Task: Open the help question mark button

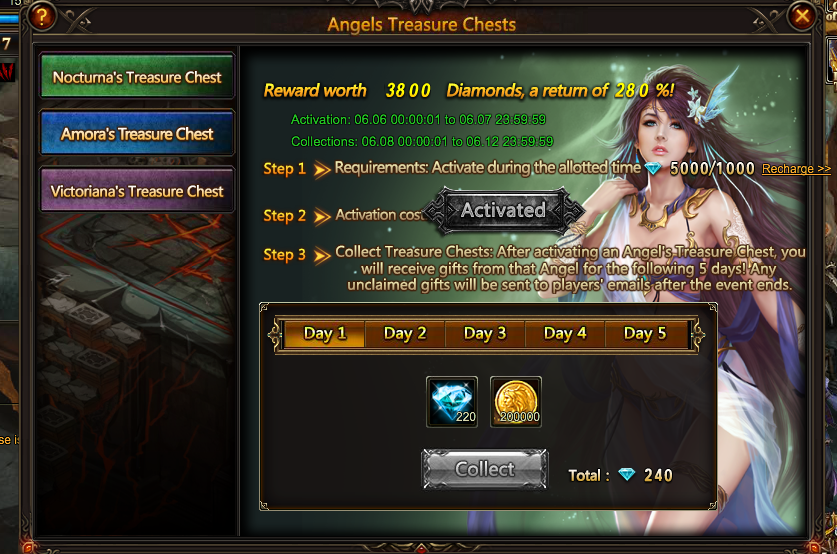Action: (42, 16)
